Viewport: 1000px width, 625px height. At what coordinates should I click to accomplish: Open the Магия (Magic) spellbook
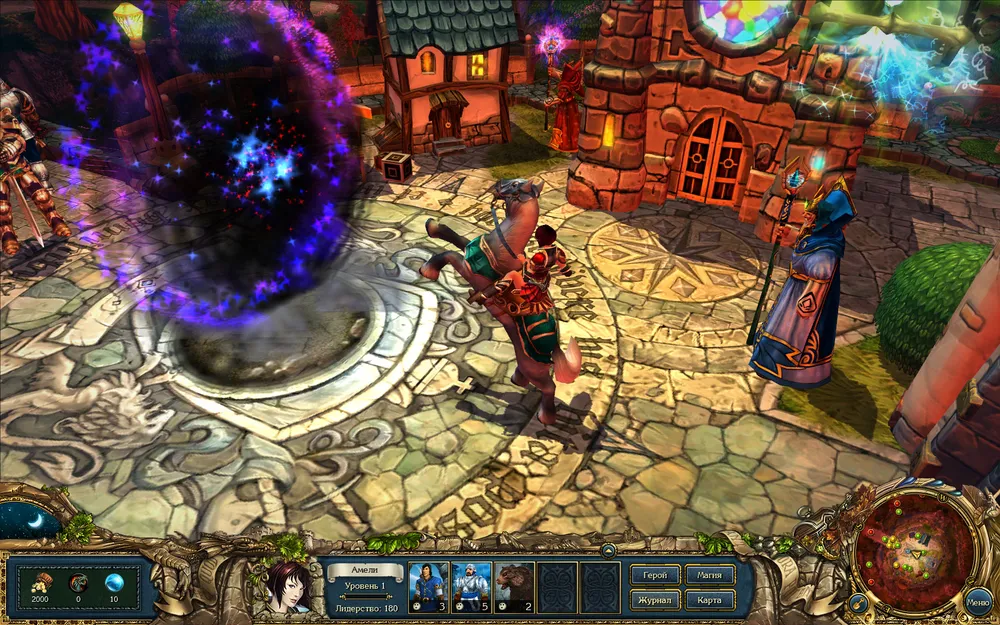(x=710, y=575)
